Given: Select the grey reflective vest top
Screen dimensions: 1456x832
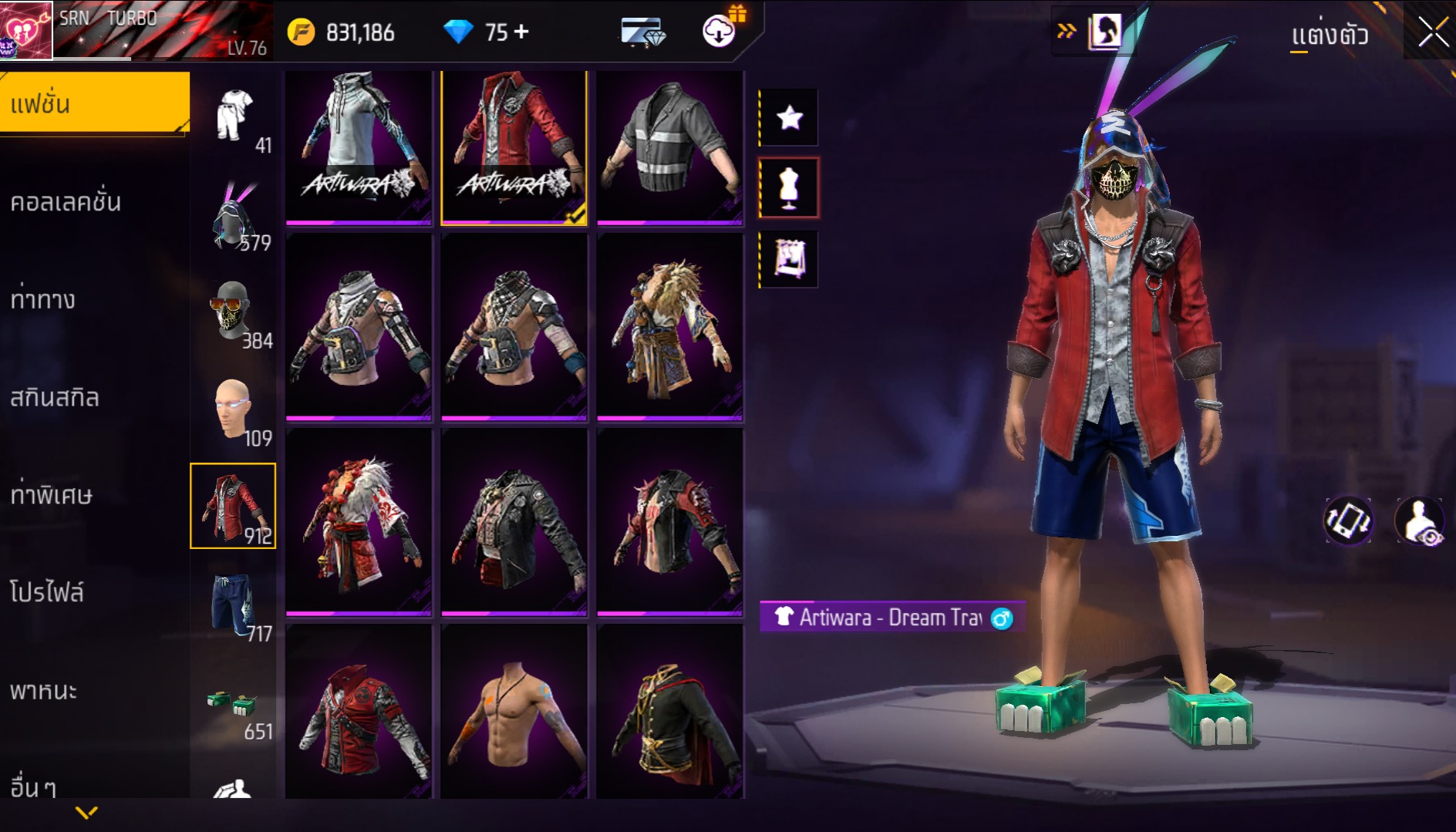Looking at the screenshot, I should point(669,147).
